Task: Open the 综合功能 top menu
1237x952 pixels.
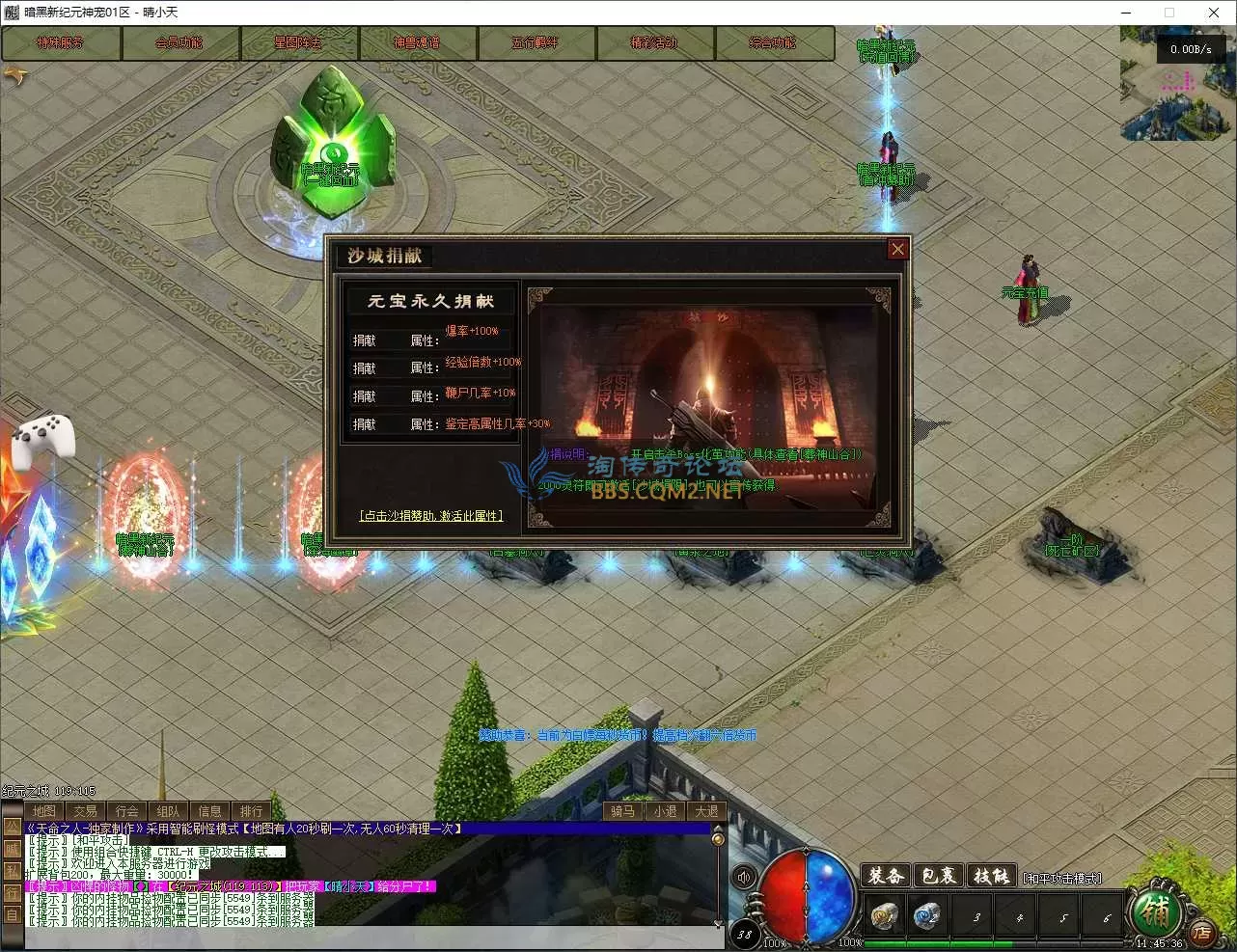Action: (773, 43)
